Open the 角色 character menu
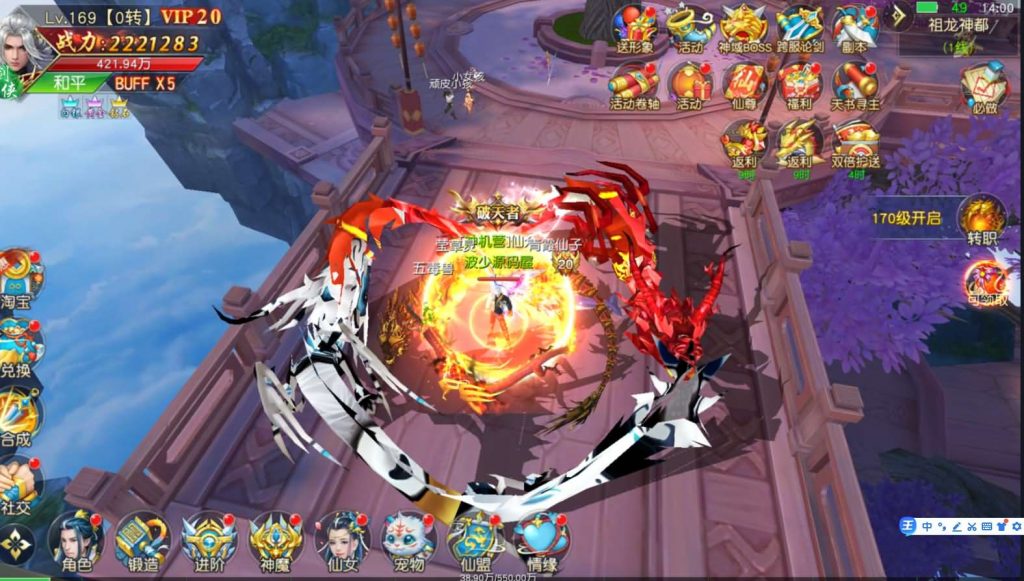Image resolution: width=1024 pixels, height=581 pixels. point(77,540)
